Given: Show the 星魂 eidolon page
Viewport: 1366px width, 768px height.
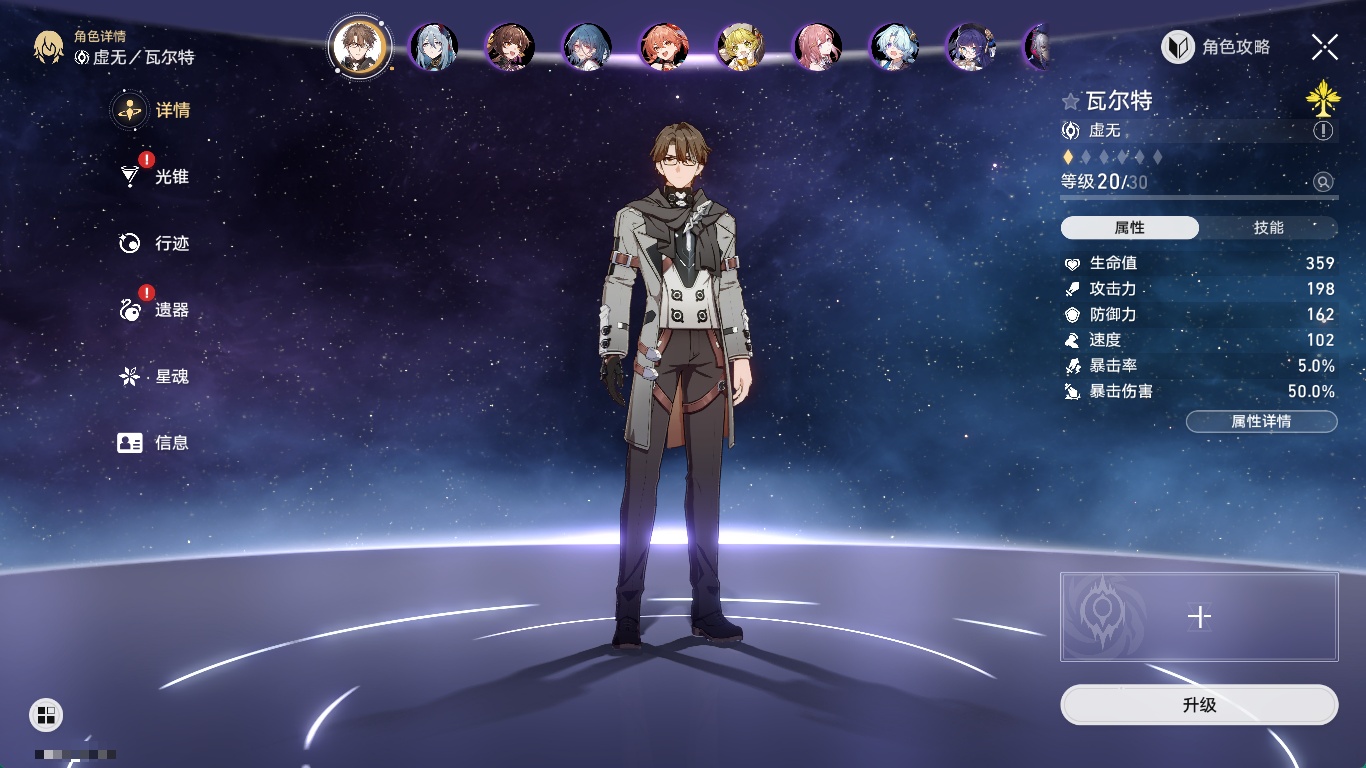Looking at the screenshot, I should (170, 377).
